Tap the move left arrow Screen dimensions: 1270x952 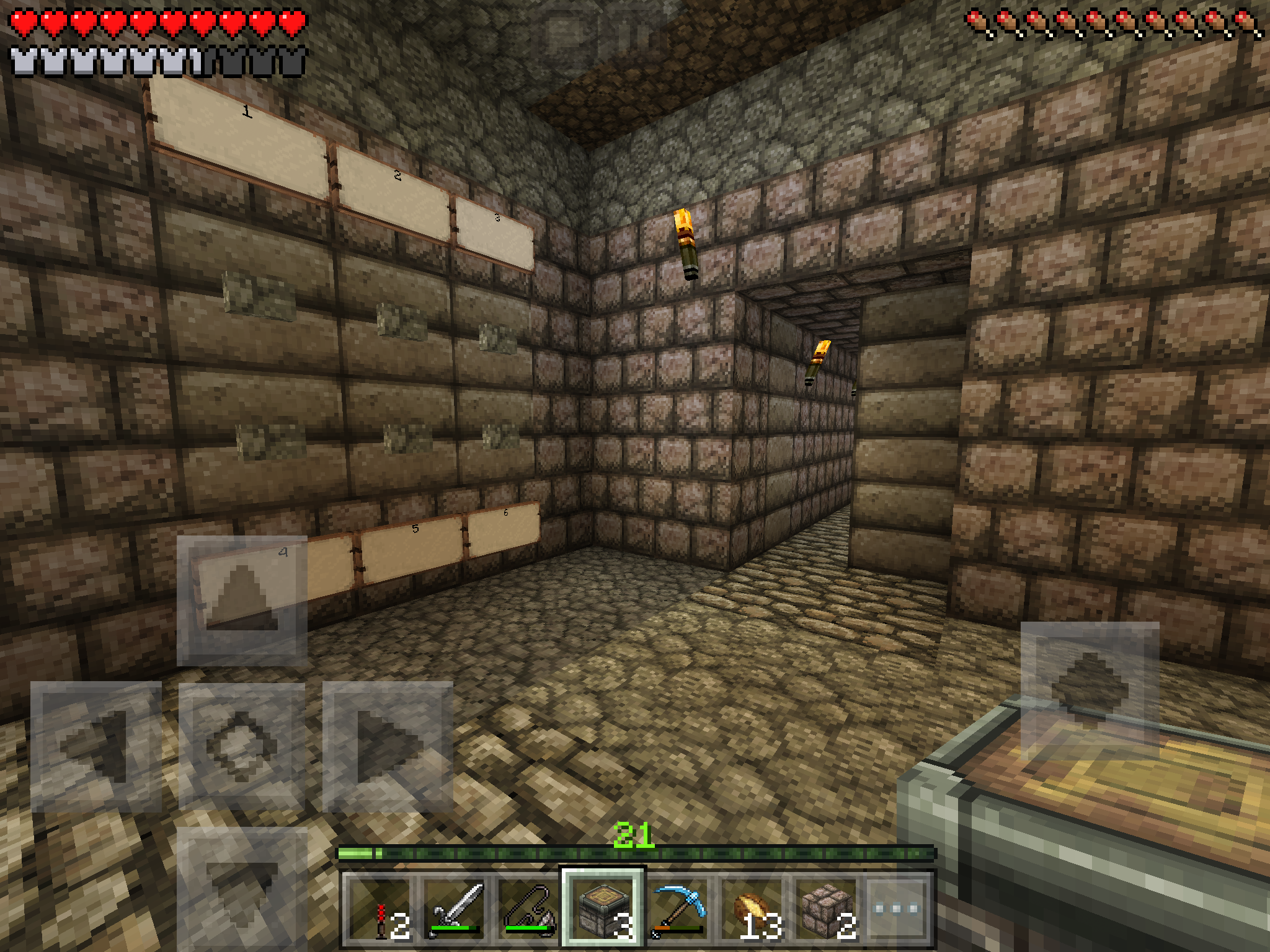click(x=96, y=746)
